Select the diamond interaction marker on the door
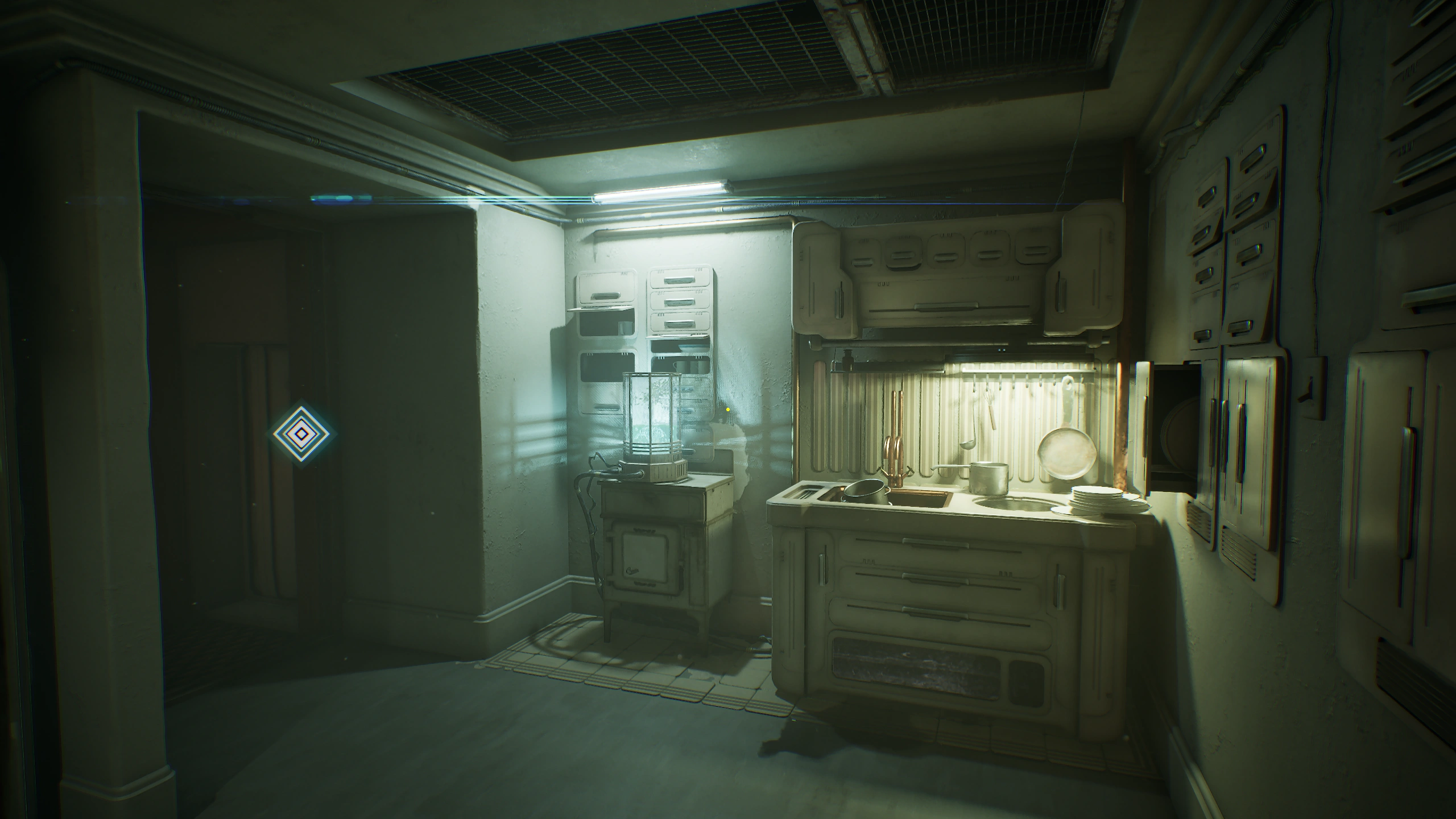The image size is (1456, 819). (x=303, y=435)
